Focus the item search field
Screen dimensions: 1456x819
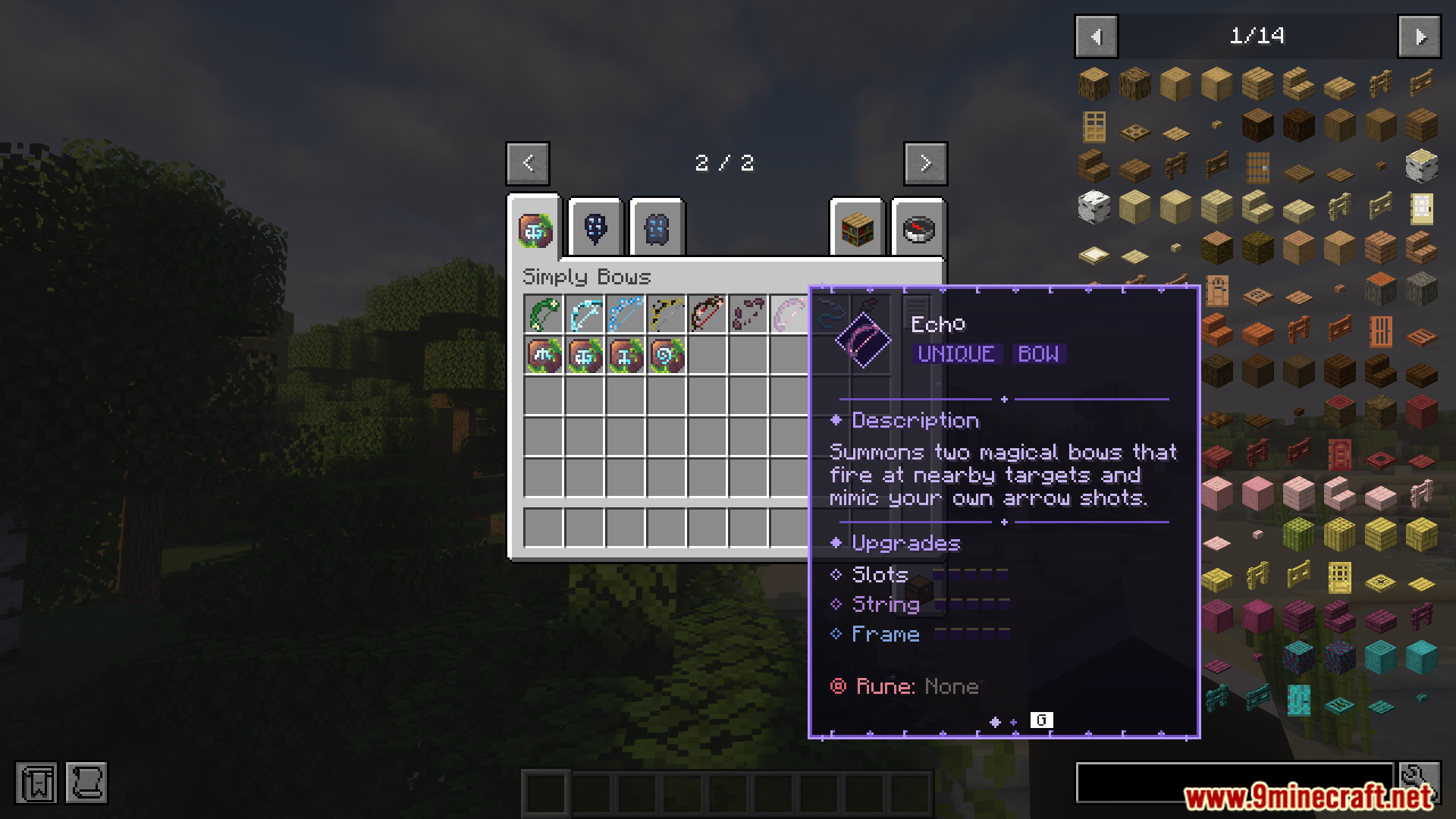click(x=1233, y=783)
